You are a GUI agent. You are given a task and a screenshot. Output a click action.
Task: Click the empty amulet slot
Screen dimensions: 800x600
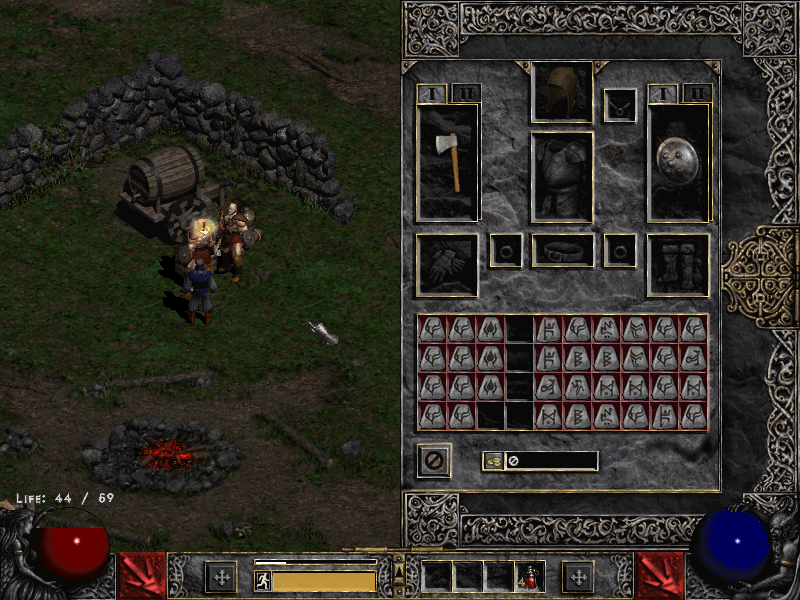(619, 105)
